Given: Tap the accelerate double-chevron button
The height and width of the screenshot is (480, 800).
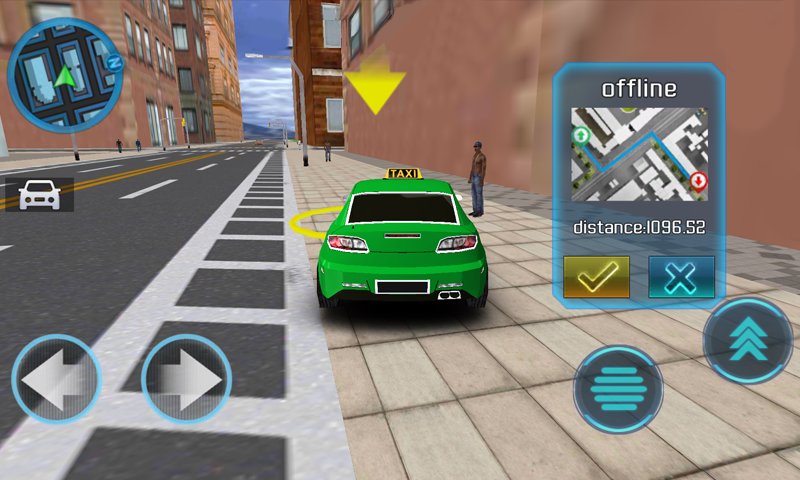Looking at the screenshot, I should pos(748,340).
